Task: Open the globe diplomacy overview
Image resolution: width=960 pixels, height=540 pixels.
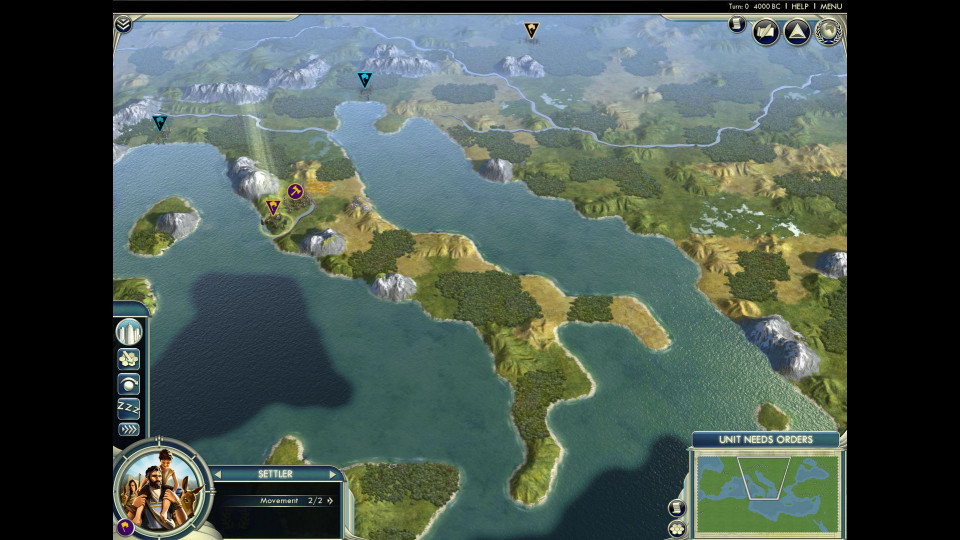Action: pos(829,32)
